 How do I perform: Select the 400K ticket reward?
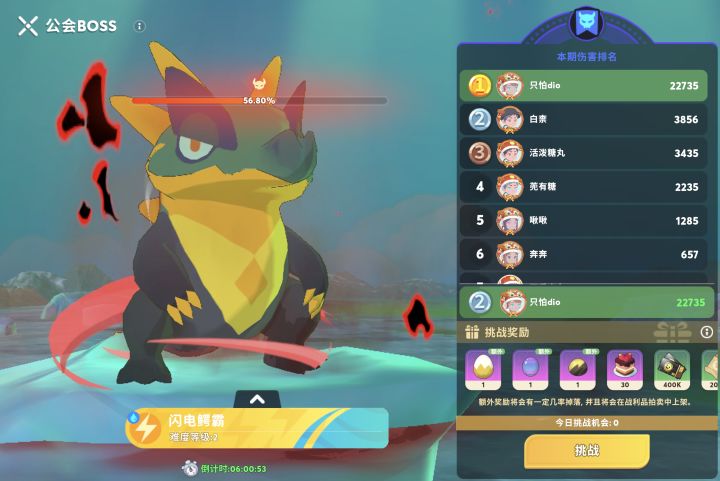click(x=672, y=370)
